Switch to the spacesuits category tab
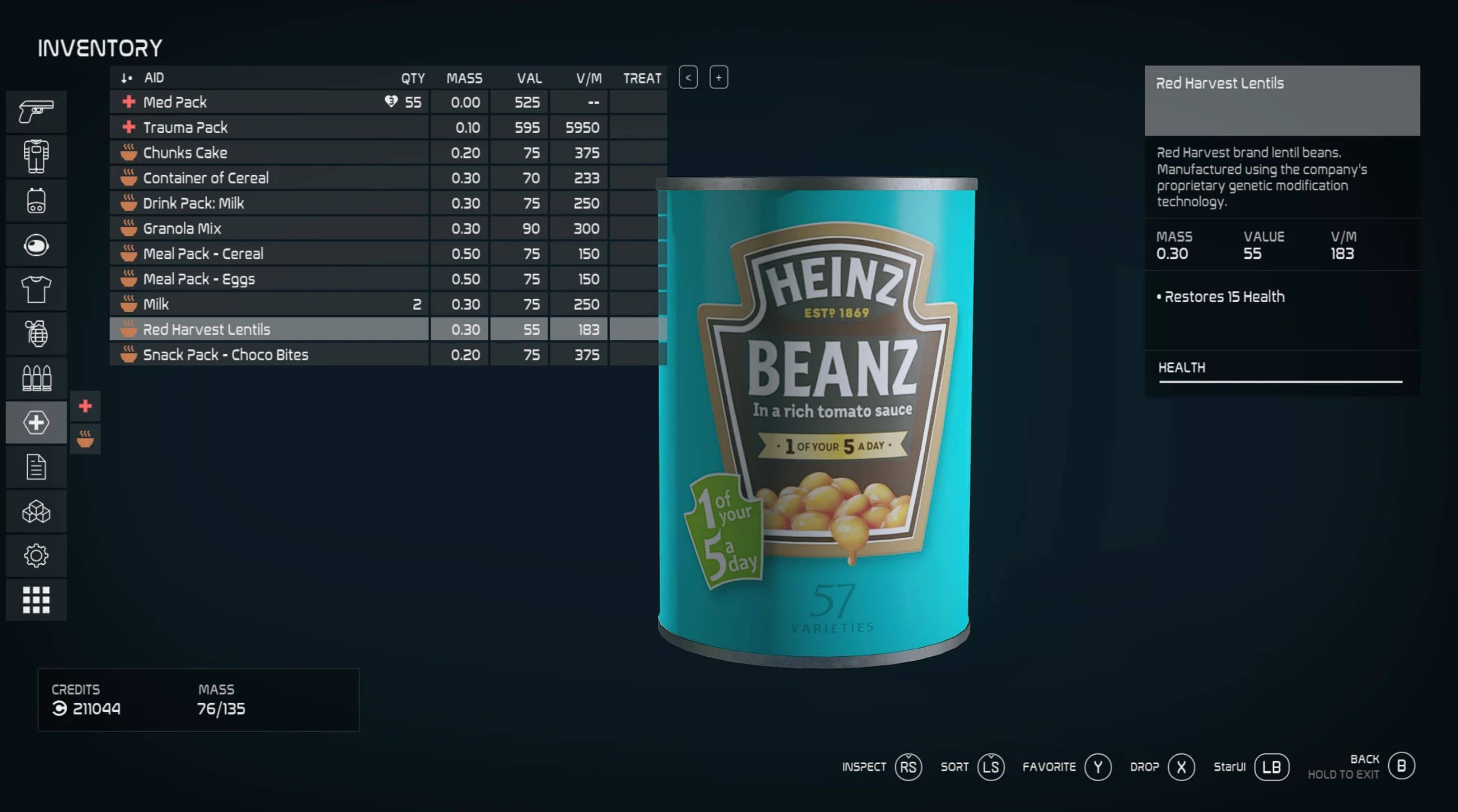The height and width of the screenshot is (812, 1458). pyautogui.click(x=36, y=156)
